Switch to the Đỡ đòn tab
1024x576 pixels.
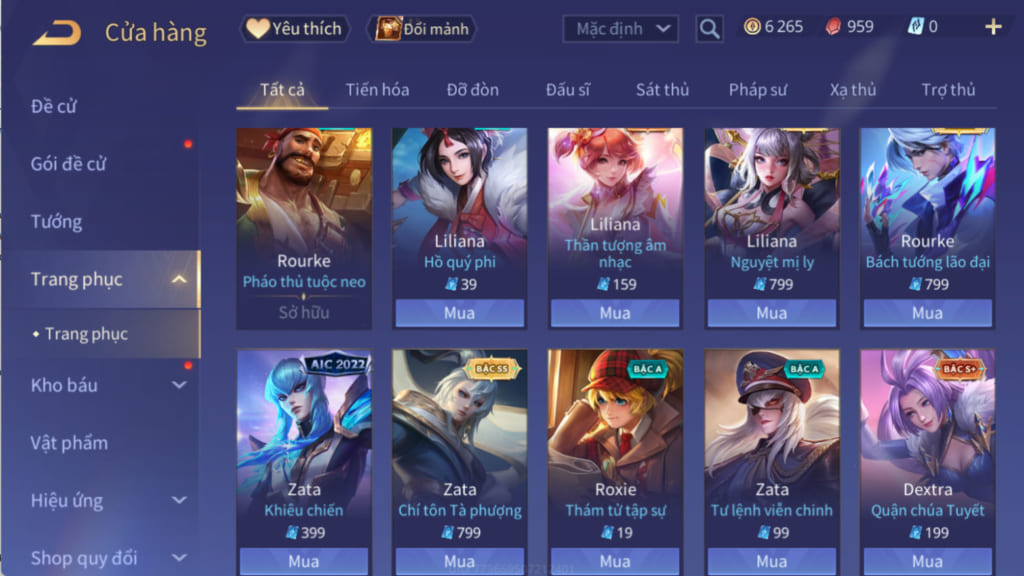pyautogui.click(x=472, y=89)
